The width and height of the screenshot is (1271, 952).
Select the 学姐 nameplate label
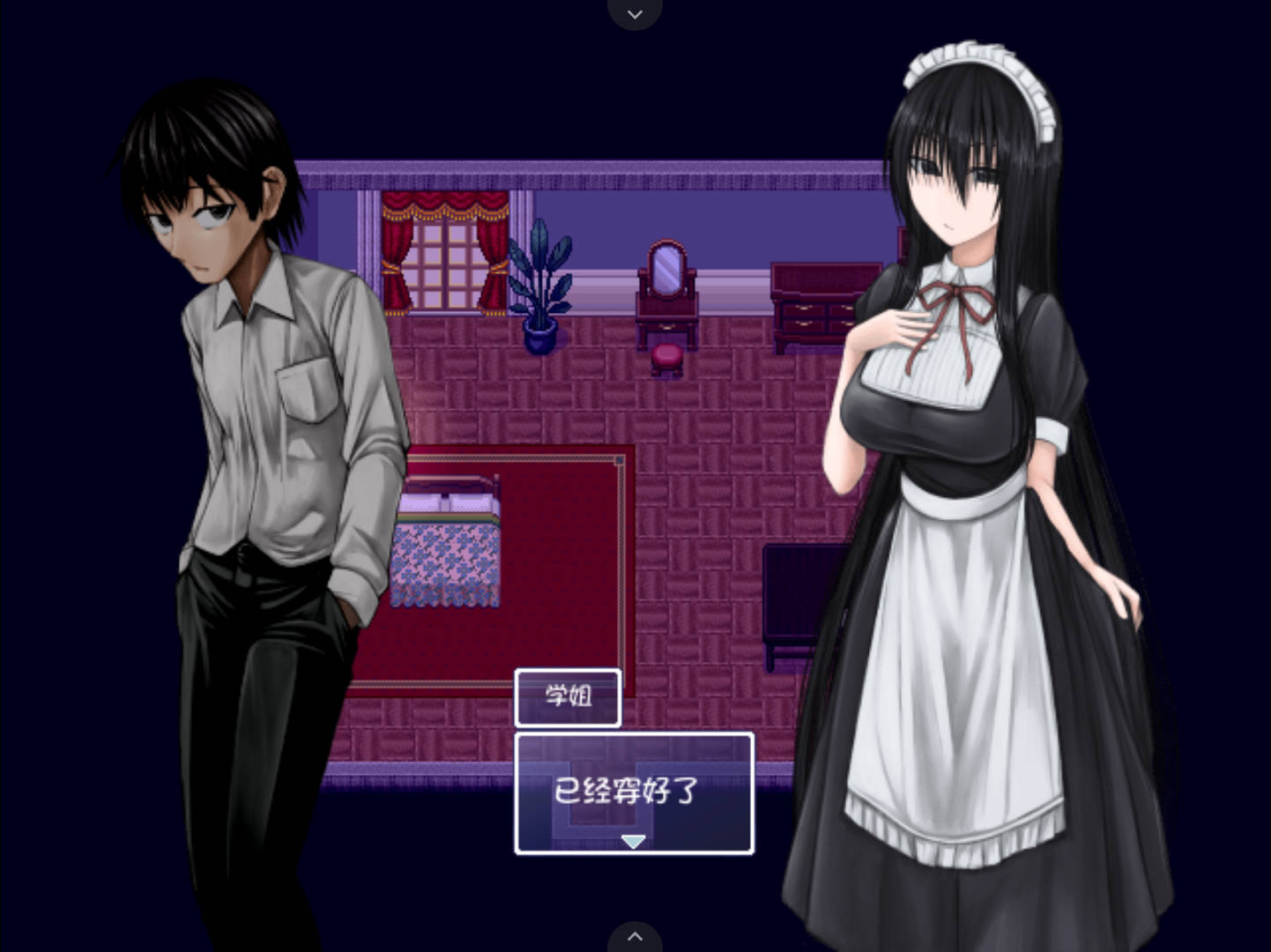pyautogui.click(x=567, y=696)
